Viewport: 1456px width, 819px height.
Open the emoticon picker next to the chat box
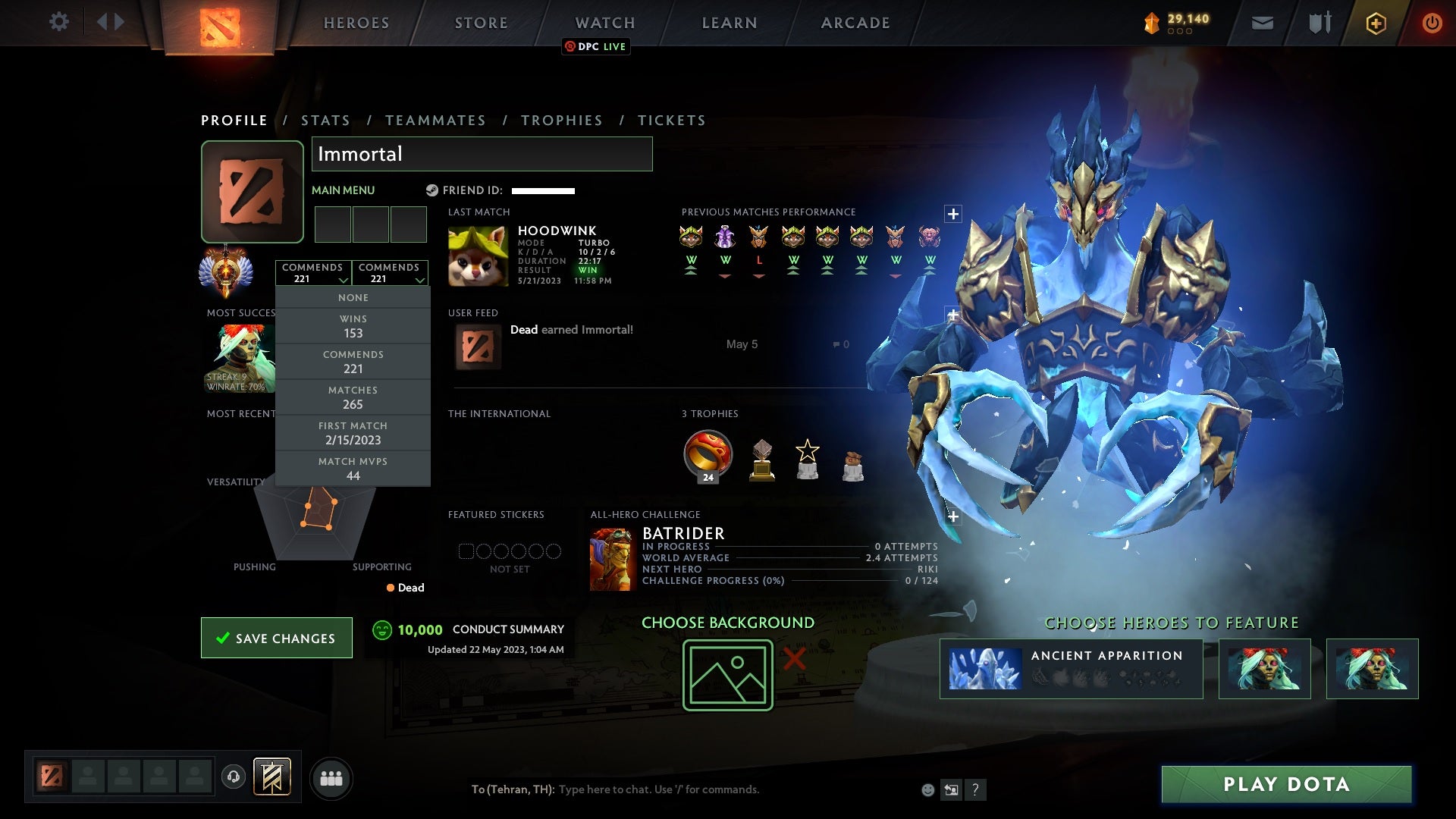(927, 789)
